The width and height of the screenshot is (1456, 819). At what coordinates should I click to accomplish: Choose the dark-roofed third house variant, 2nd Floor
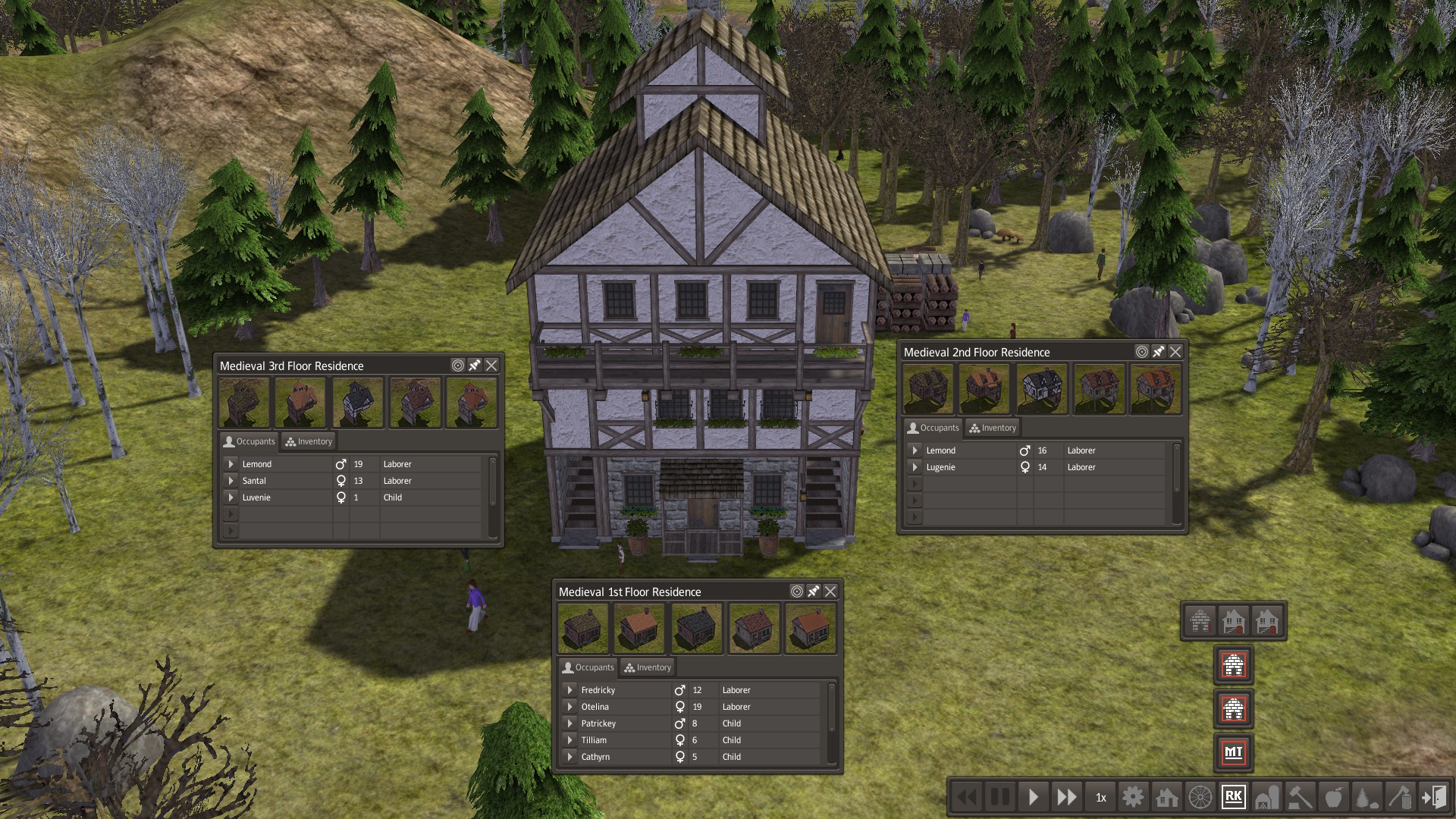(1042, 389)
